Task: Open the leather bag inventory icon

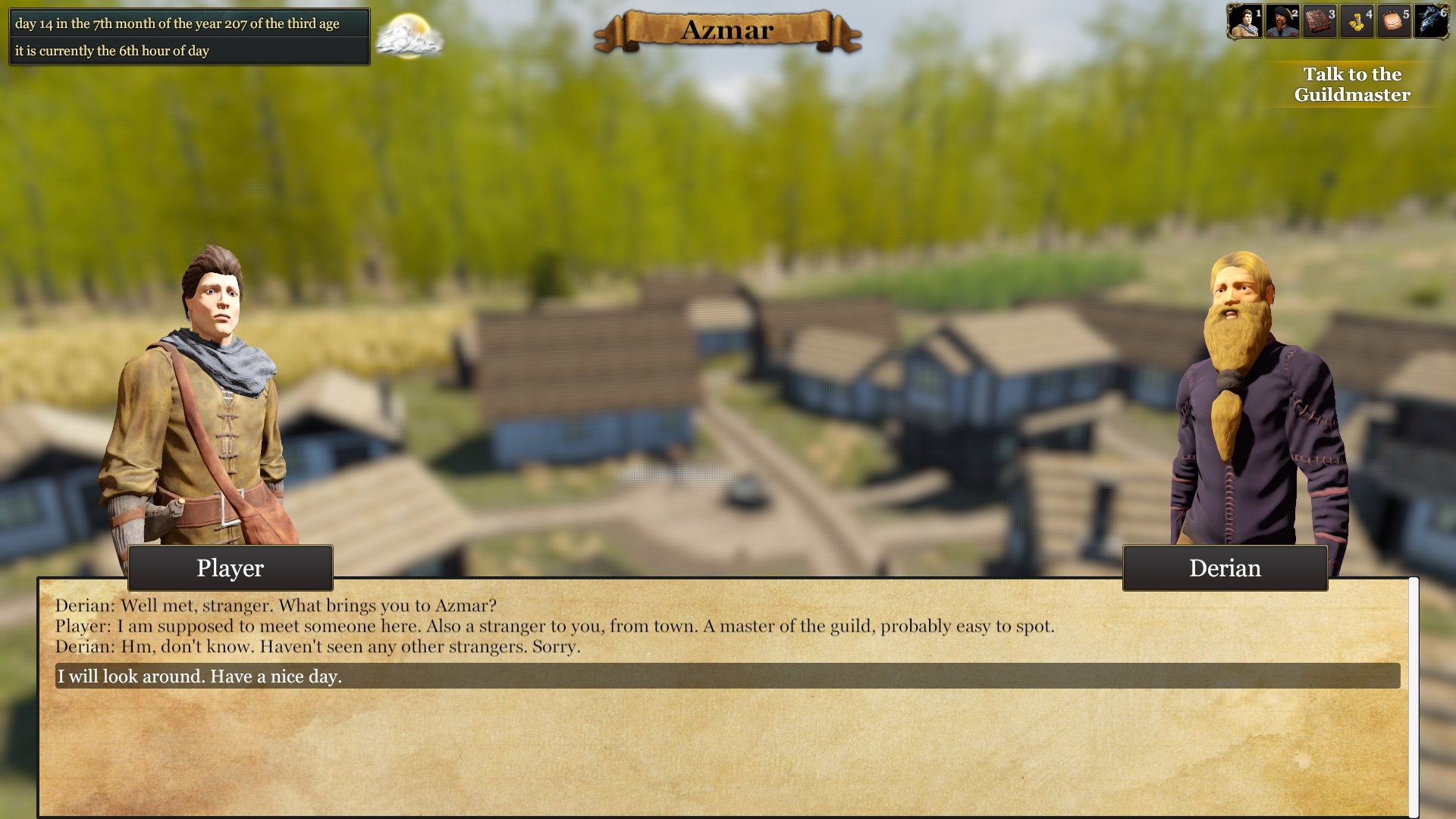Action: point(1393,21)
